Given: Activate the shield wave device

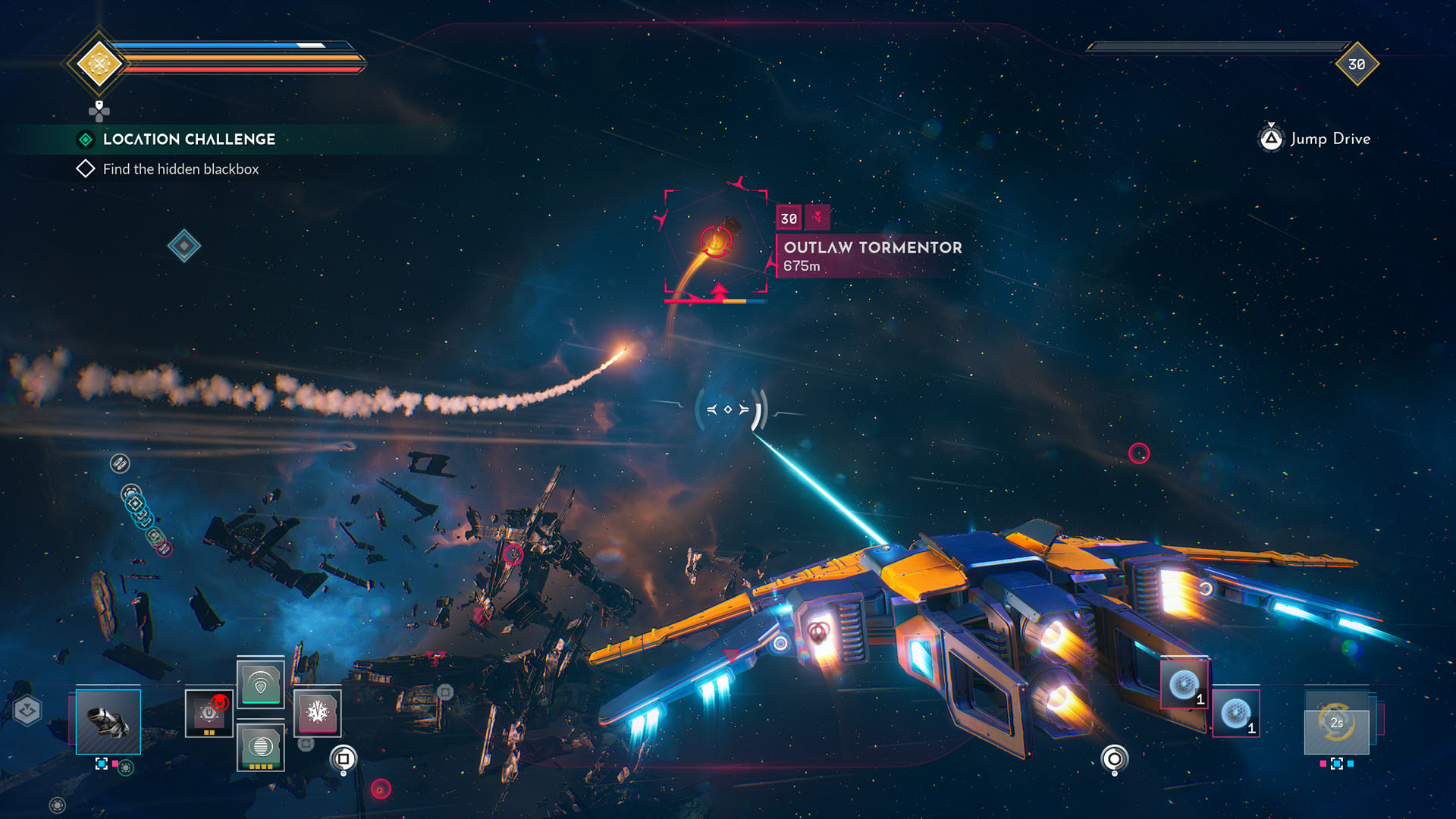Looking at the screenshot, I should click(x=260, y=684).
